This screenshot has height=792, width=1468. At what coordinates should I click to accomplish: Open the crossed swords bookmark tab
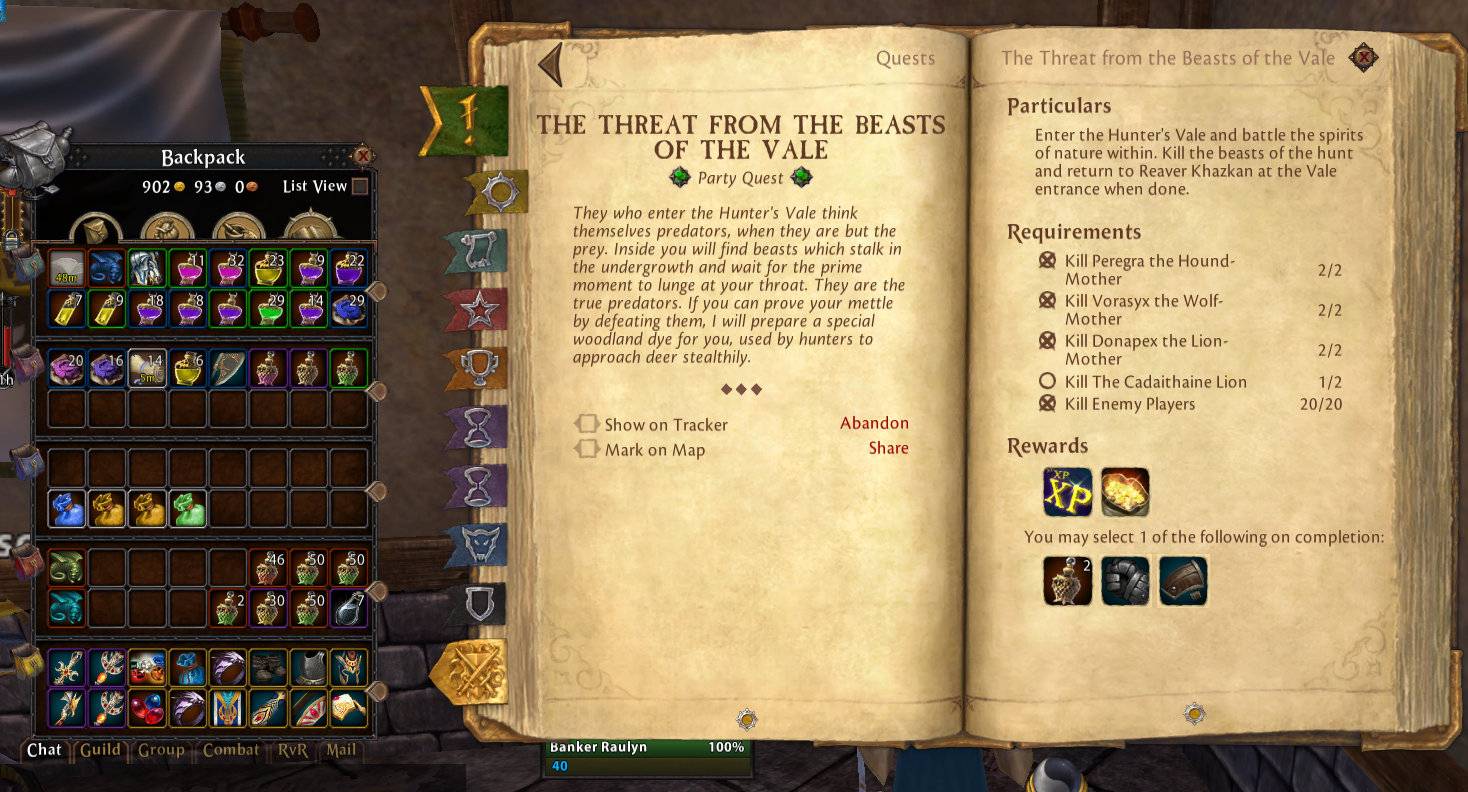[x=470, y=673]
